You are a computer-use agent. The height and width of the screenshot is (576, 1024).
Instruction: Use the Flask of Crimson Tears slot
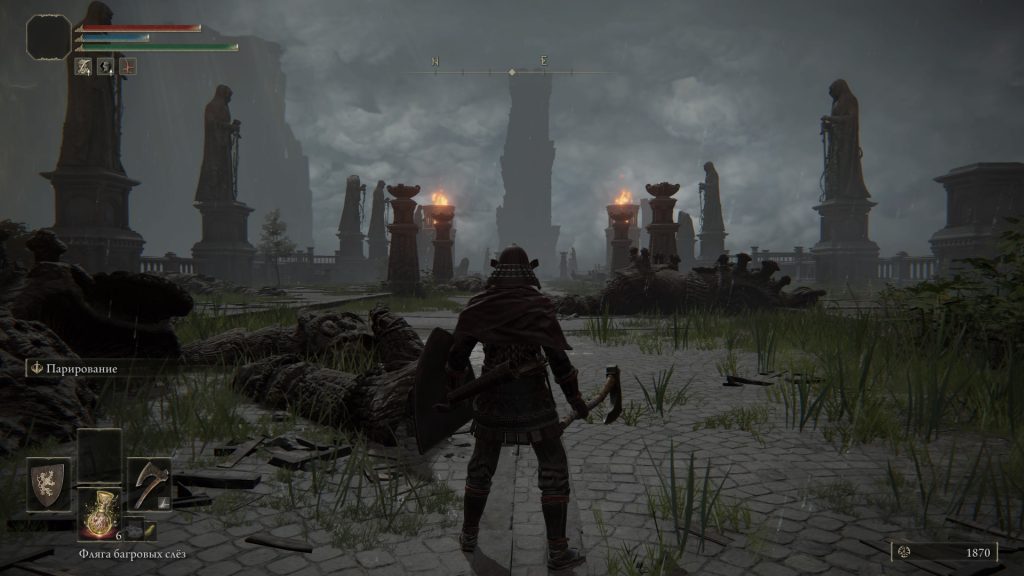pyautogui.click(x=99, y=514)
